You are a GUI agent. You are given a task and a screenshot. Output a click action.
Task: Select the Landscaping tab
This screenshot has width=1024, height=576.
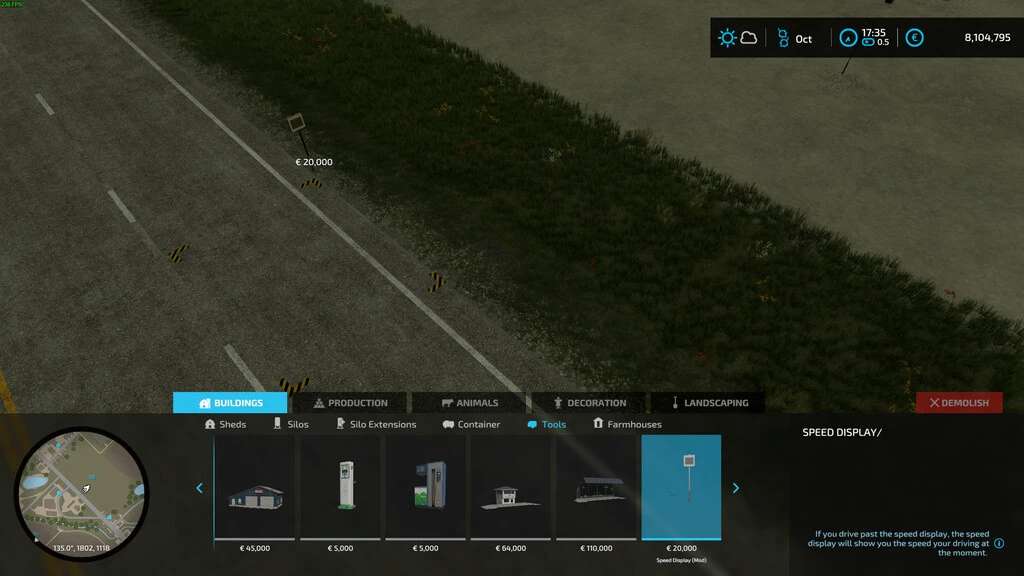[708, 403]
